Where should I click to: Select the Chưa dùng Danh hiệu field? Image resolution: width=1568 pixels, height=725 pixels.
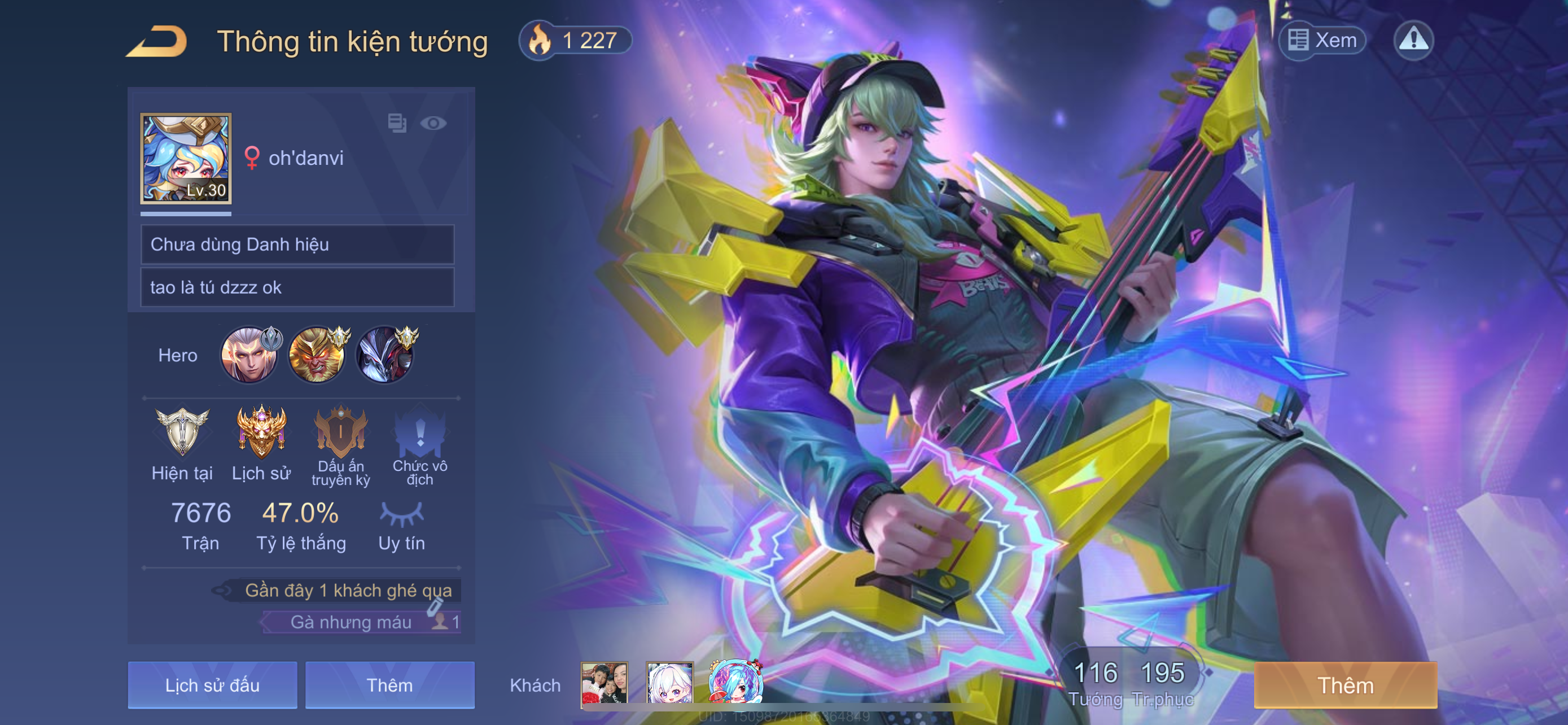[x=297, y=244]
